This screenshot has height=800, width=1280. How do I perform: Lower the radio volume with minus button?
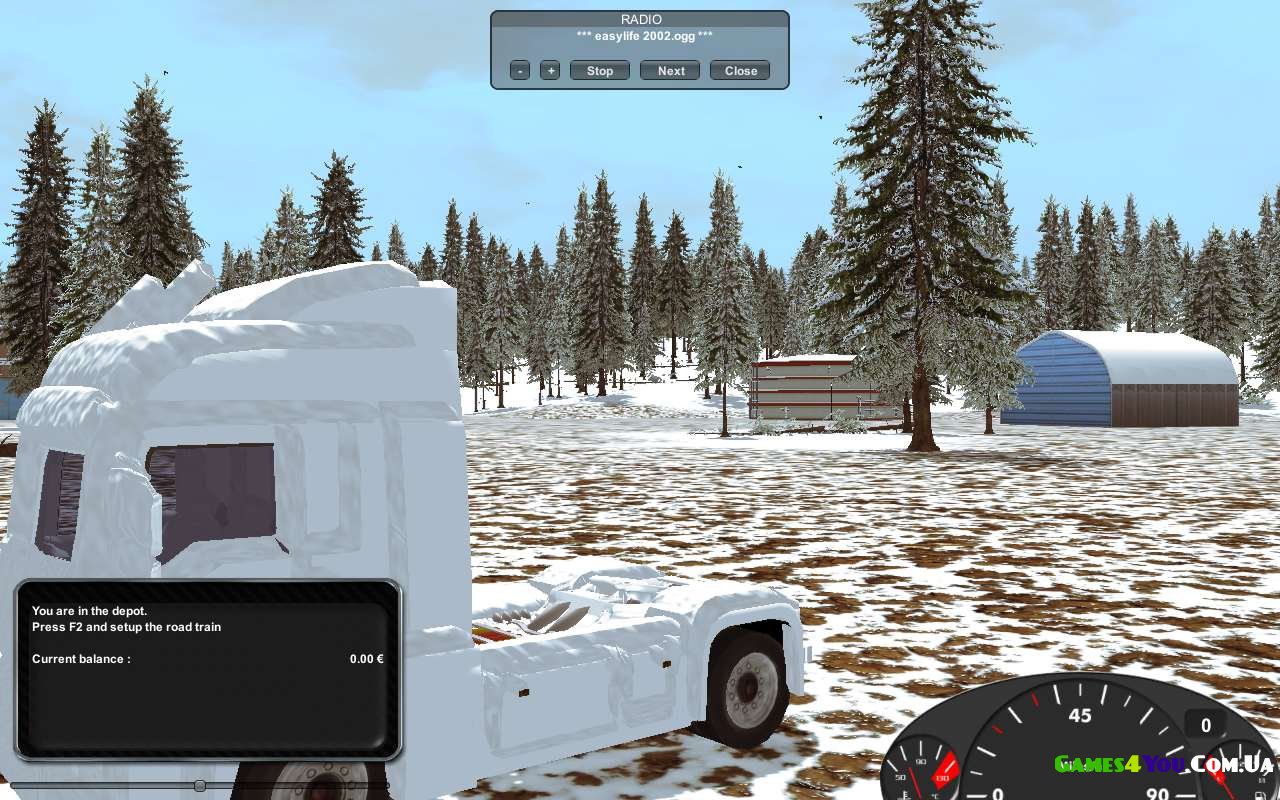click(519, 70)
